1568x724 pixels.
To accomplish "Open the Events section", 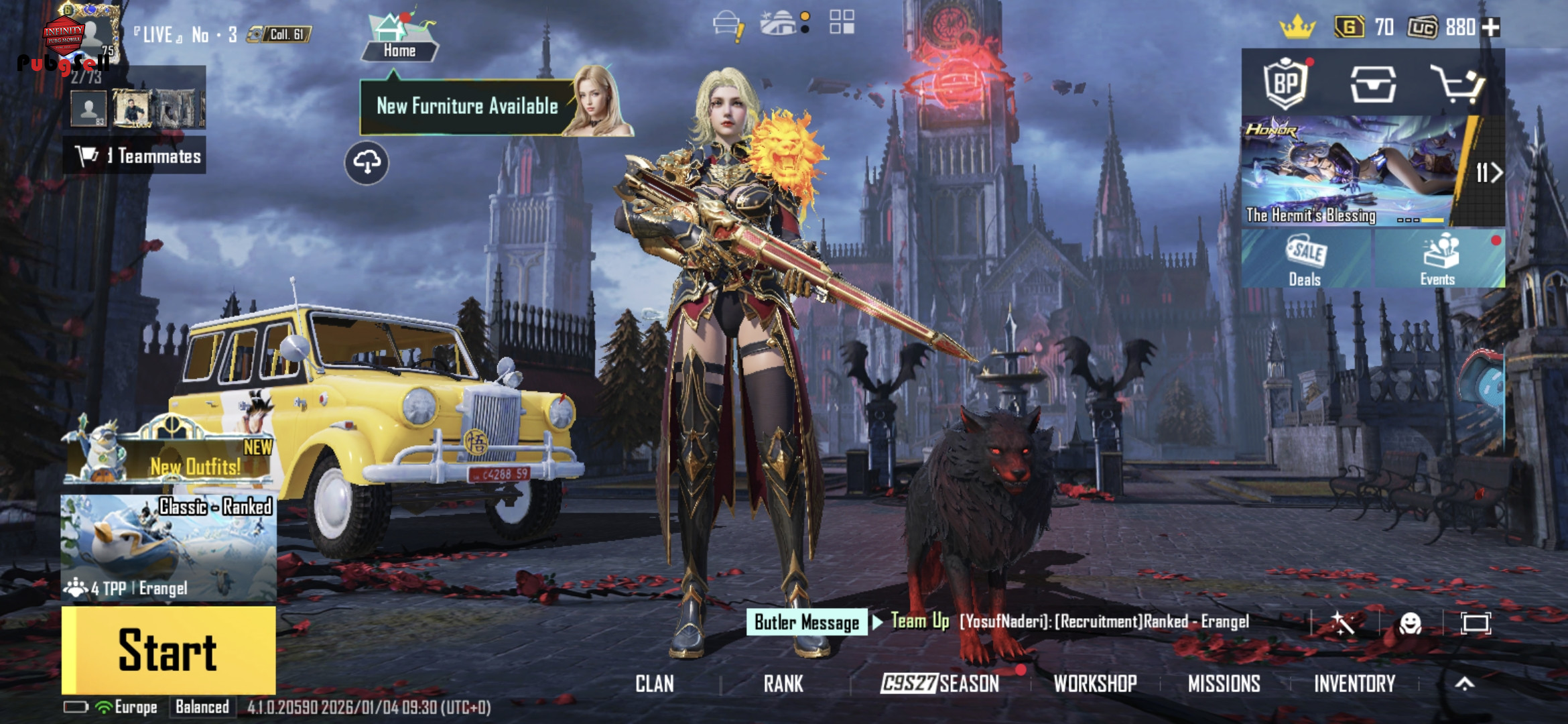I will pos(1438,260).
